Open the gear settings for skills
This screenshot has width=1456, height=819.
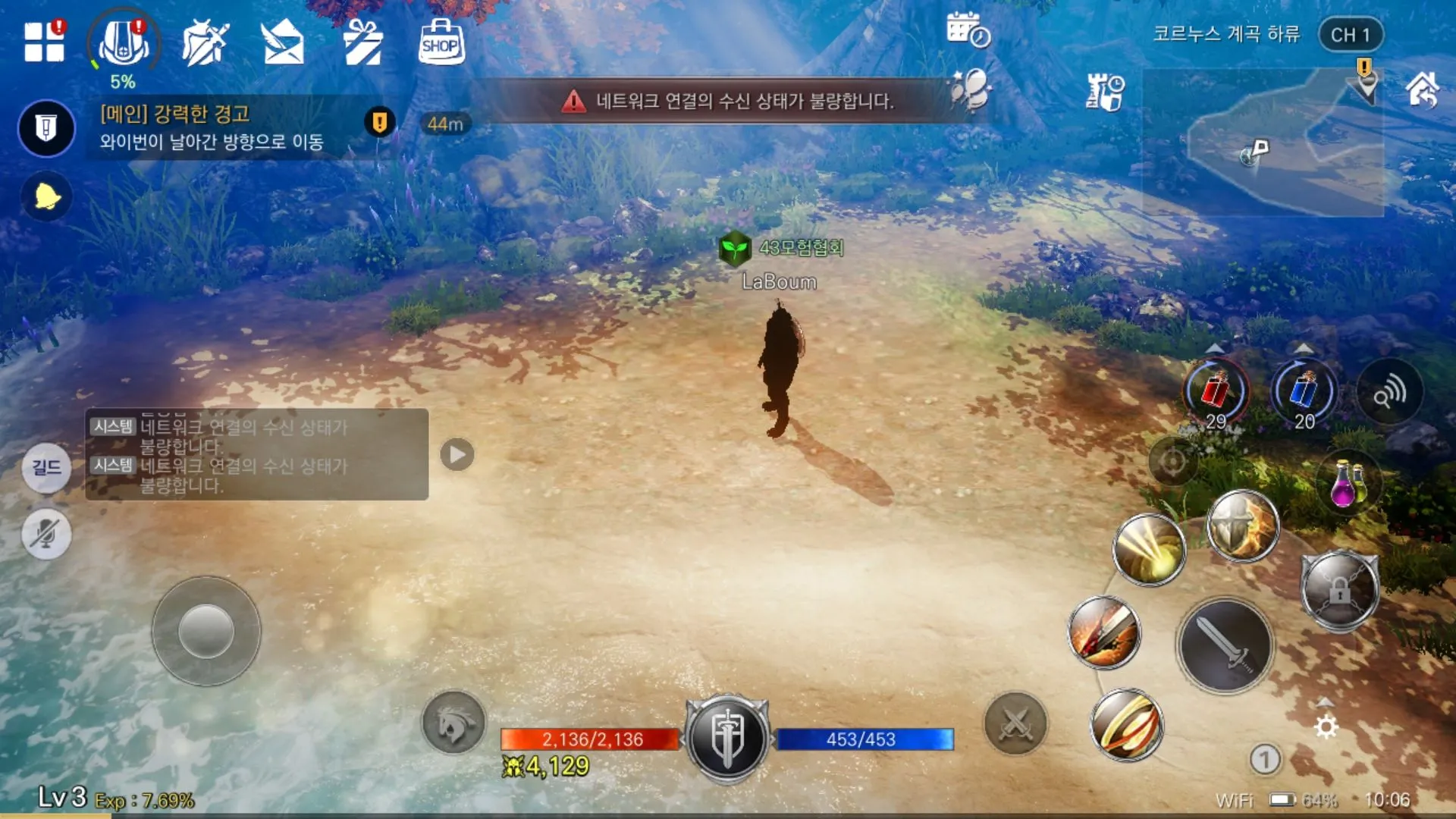tap(1326, 727)
